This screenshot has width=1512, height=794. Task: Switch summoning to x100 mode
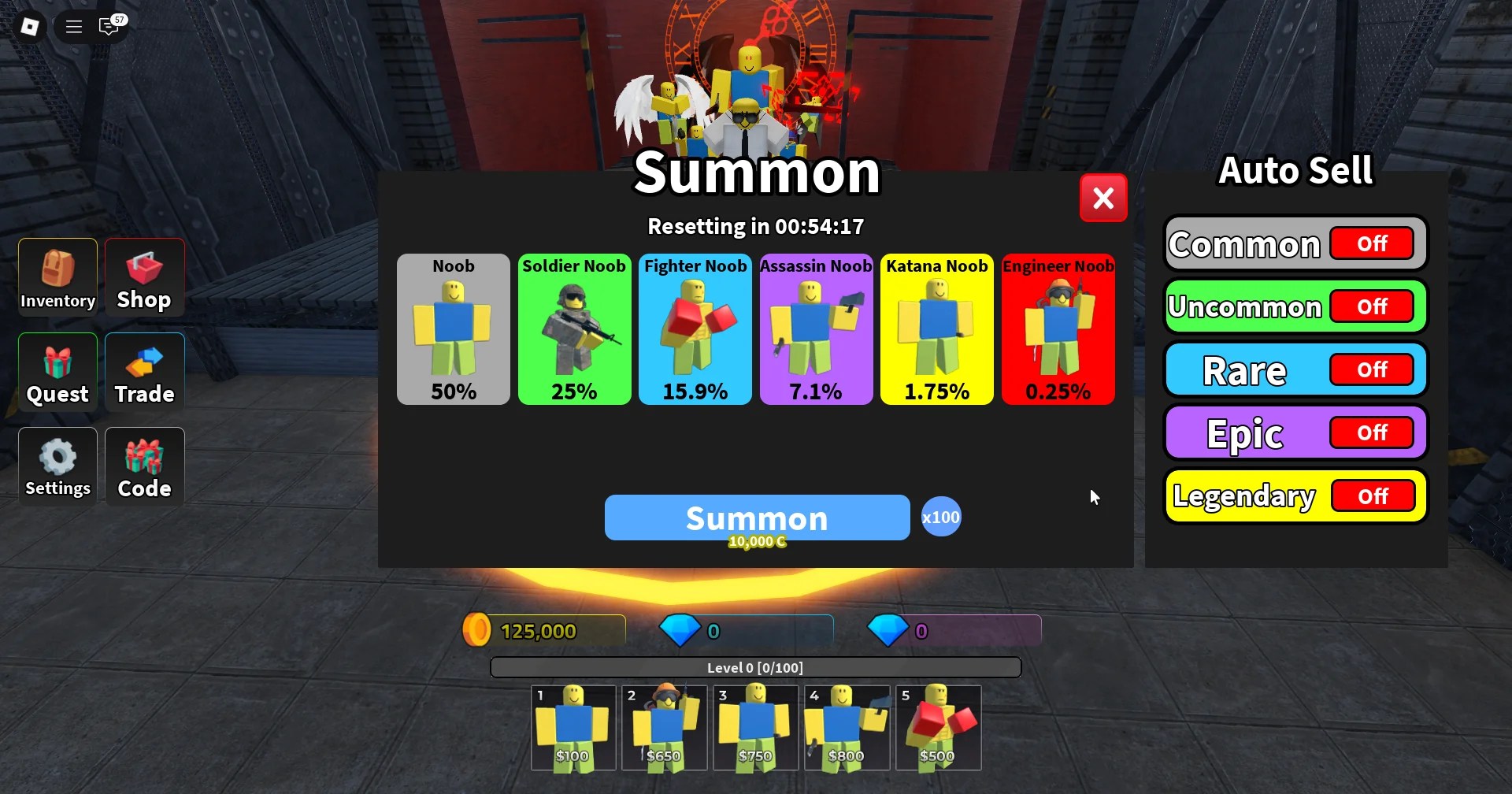940,517
